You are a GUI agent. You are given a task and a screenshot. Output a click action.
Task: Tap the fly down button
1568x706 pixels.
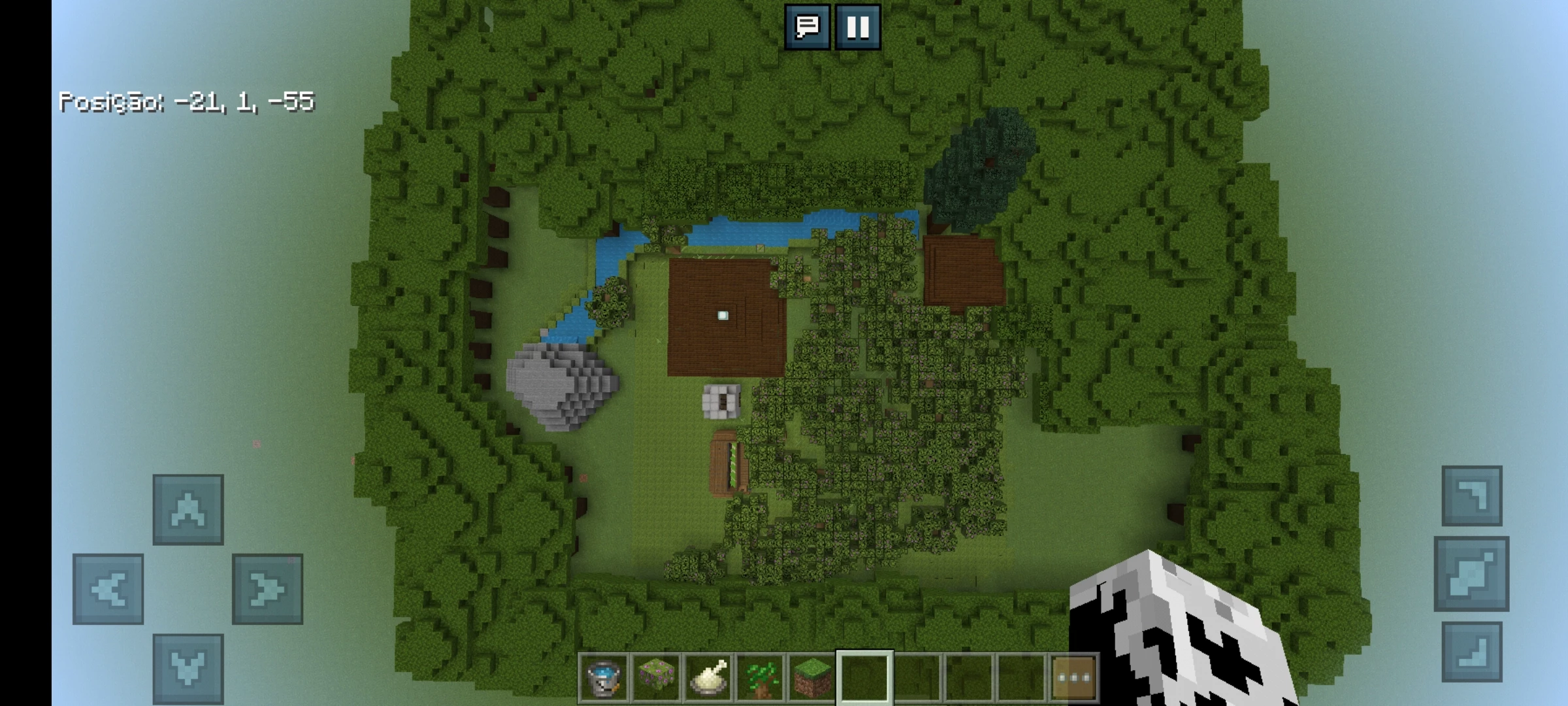coord(1471,652)
